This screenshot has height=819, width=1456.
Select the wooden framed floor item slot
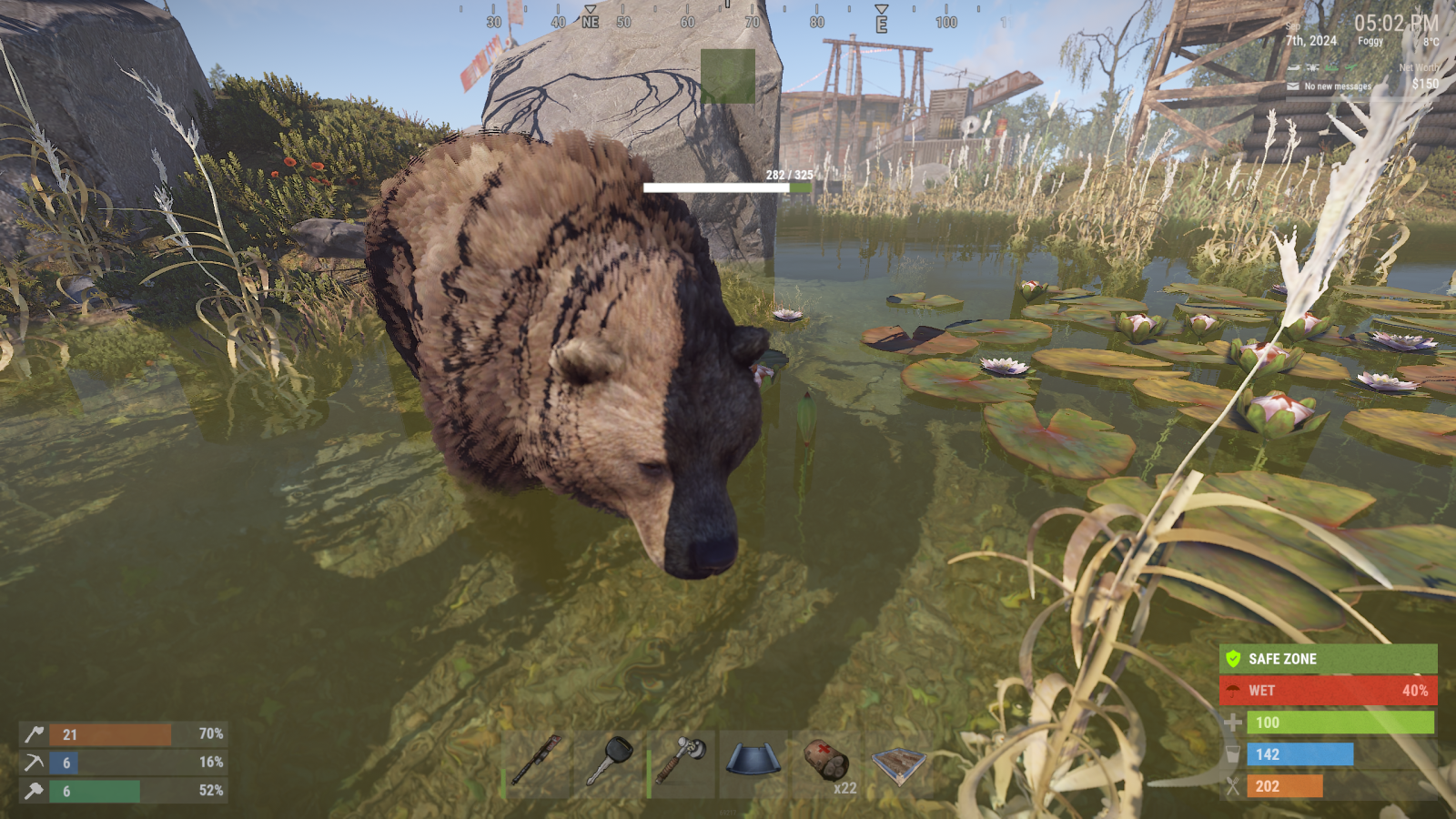click(898, 763)
